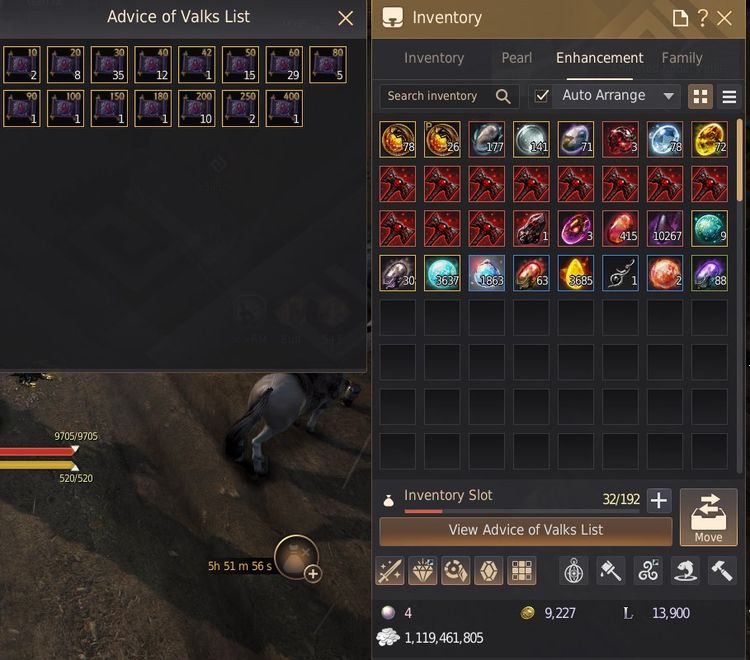Select the item stack showing 10267
Screen dimensions: 750x660
pos(665,229)
